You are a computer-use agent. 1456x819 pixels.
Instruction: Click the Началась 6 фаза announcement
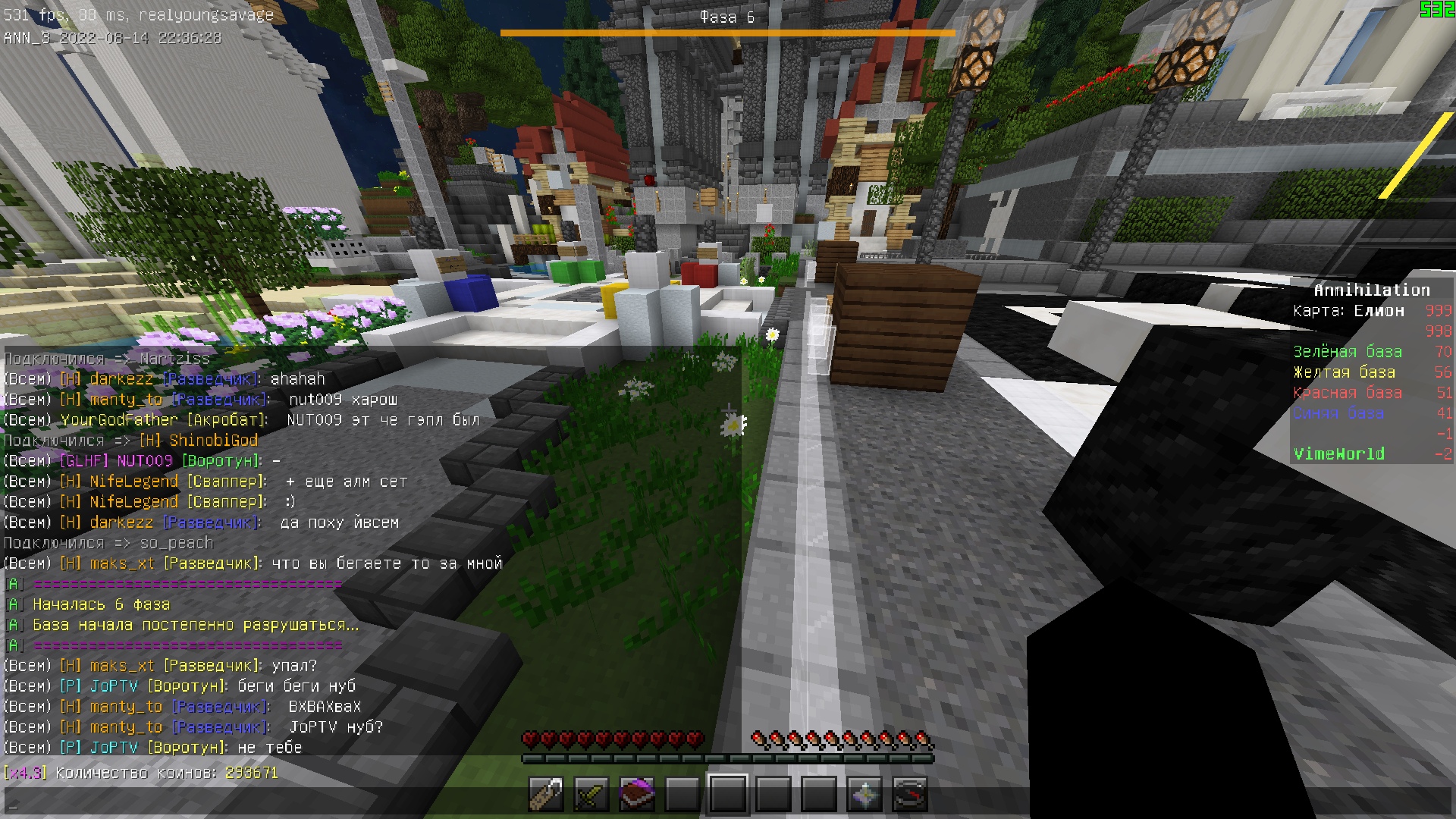101,604
